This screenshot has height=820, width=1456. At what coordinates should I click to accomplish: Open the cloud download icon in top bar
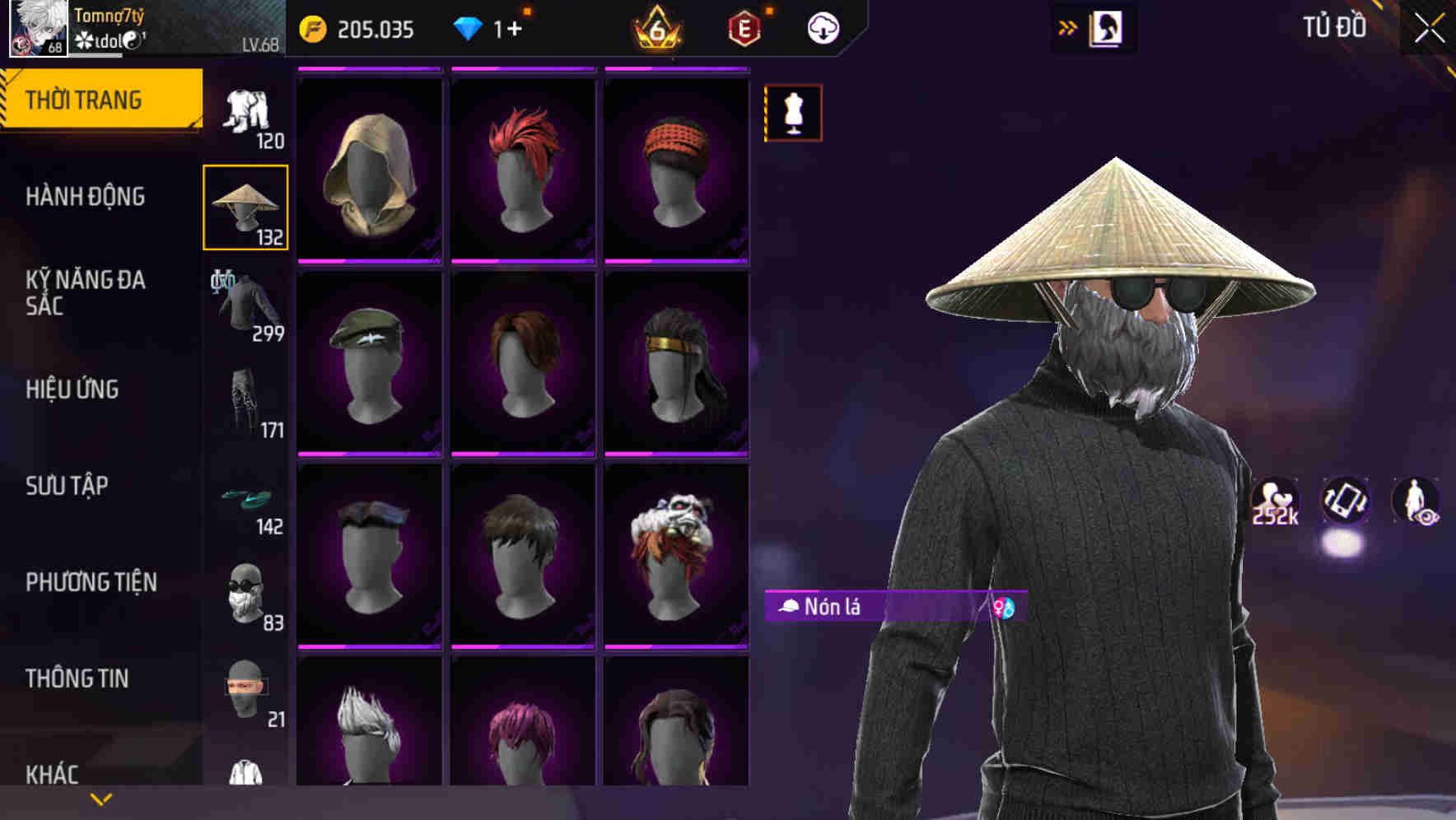pos(823,27)
